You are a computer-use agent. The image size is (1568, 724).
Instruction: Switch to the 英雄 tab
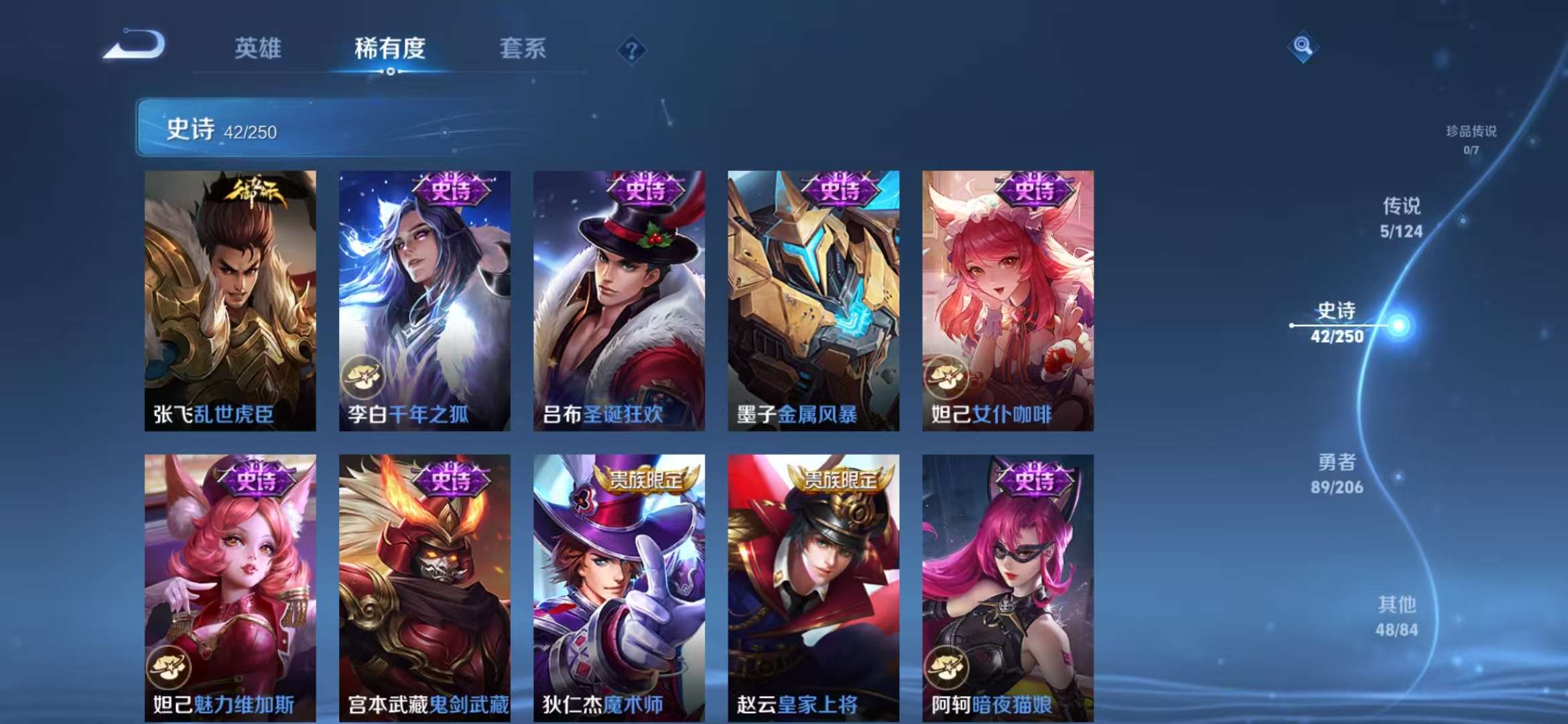(258, 49)
